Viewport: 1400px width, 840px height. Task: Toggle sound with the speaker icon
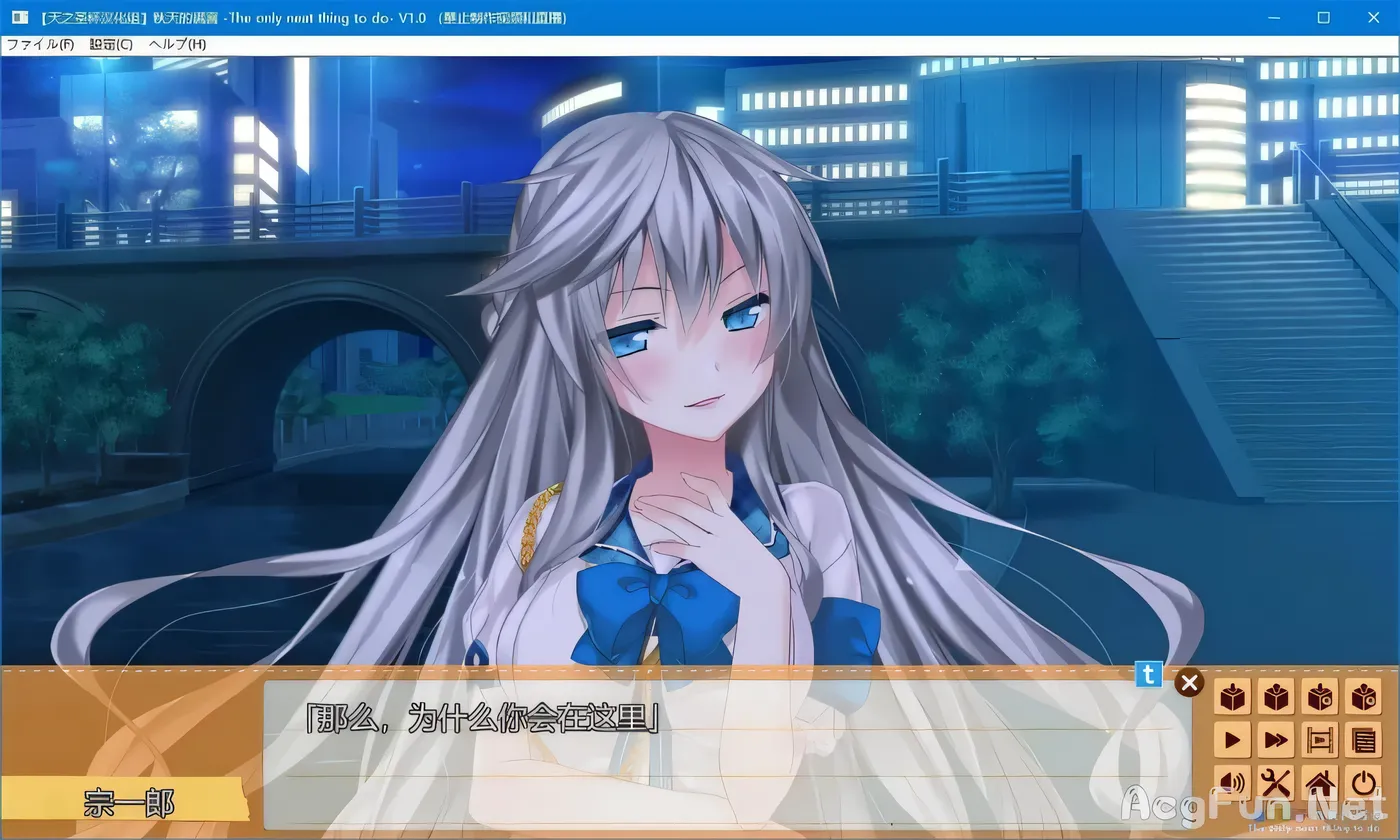pos(1232,783)
